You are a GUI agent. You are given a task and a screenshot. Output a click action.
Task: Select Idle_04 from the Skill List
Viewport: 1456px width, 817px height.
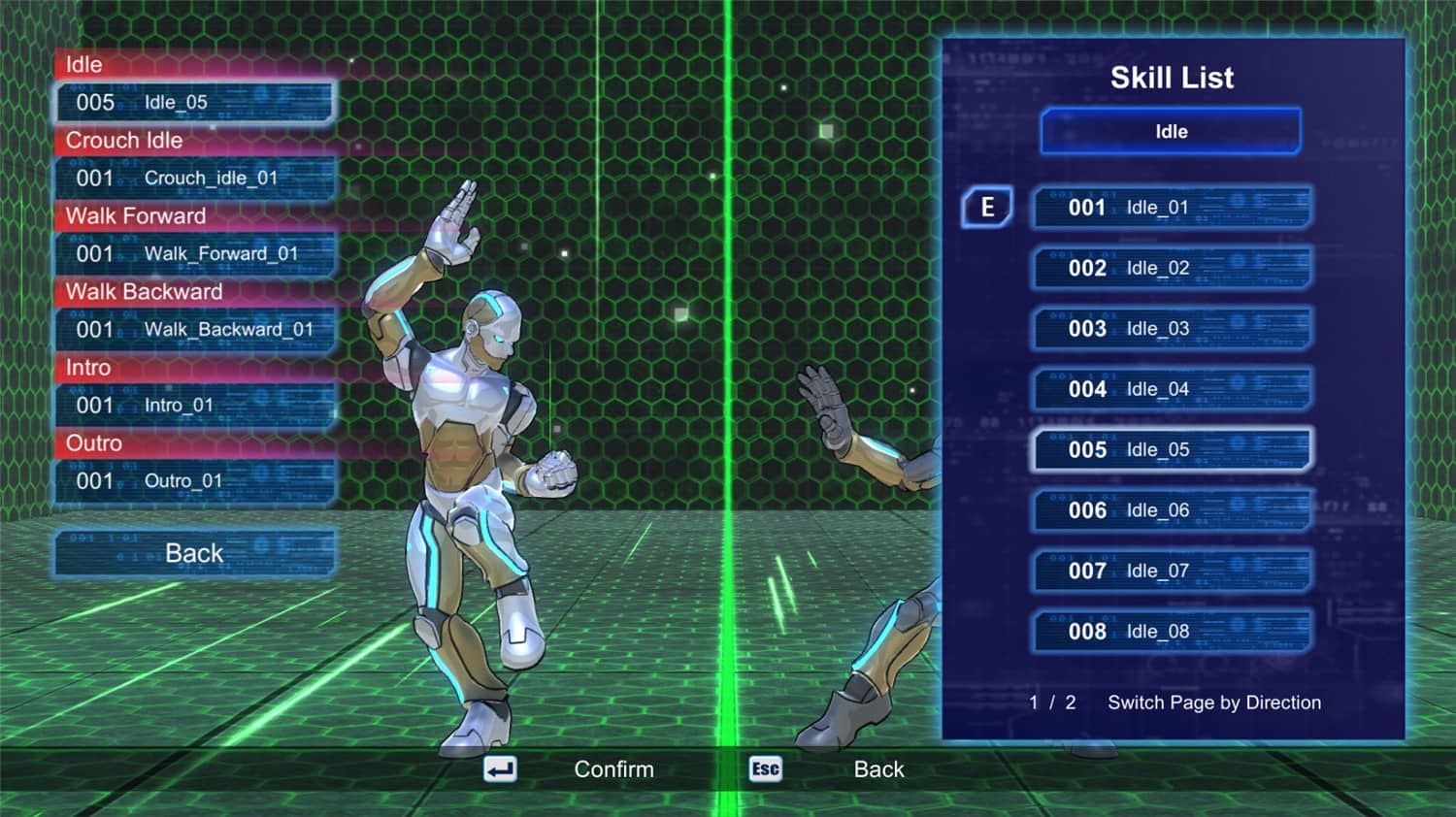[x=1170, y=389]
